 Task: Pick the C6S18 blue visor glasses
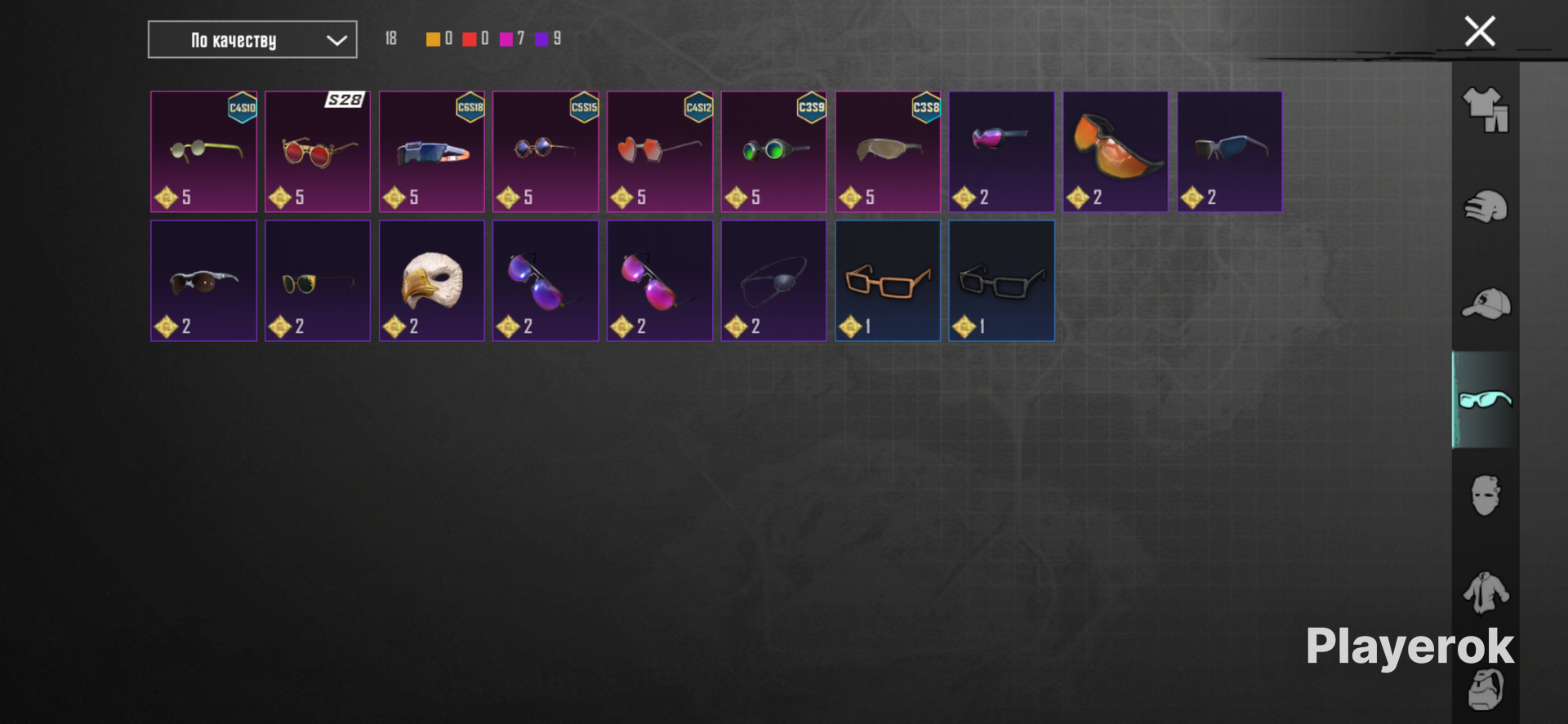pyautogui.click(x=431, y=152)
